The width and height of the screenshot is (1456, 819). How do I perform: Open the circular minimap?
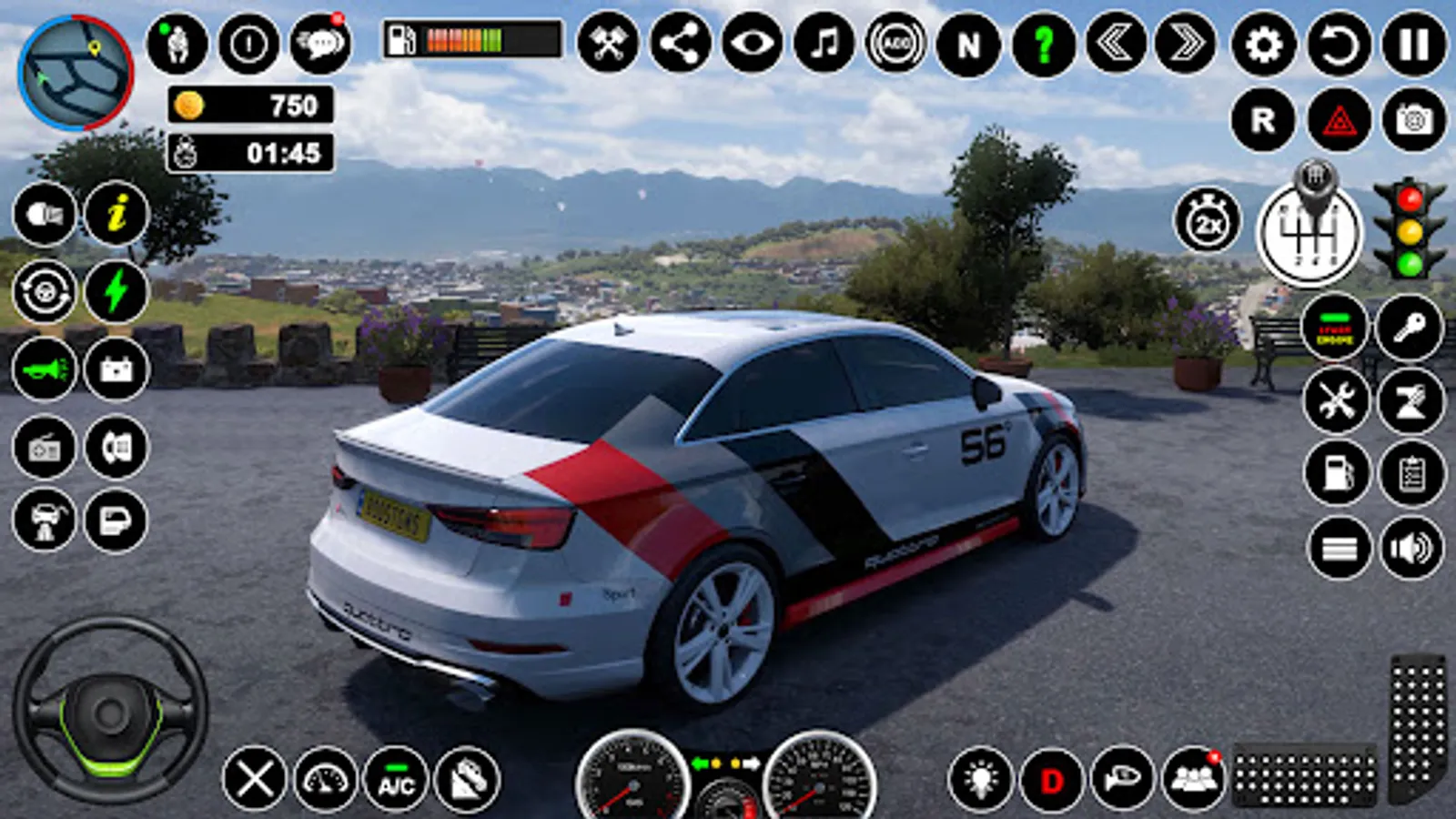[76, 73]
